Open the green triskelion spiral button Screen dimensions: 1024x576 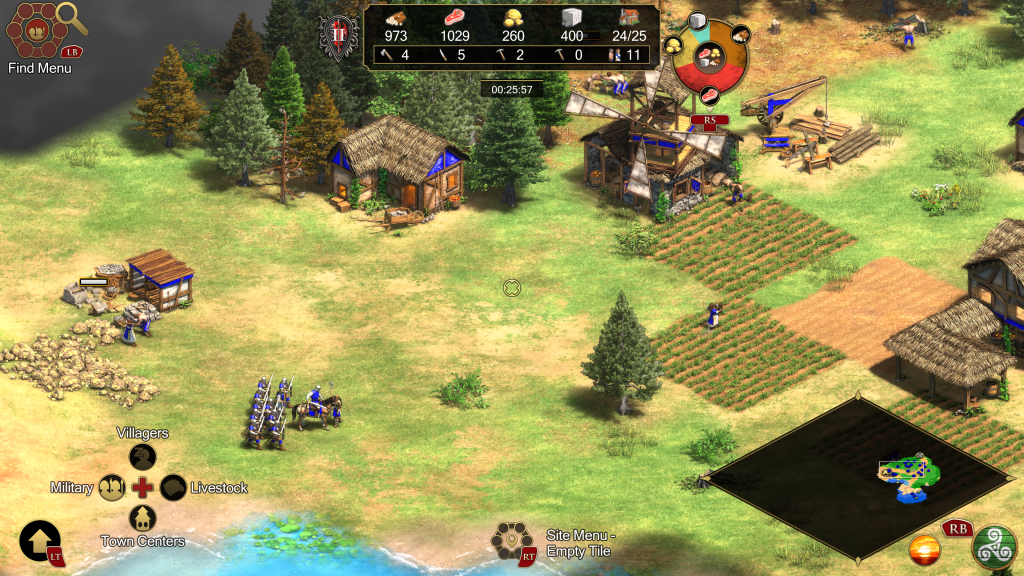pyautogui.click(x=994, y=546)
